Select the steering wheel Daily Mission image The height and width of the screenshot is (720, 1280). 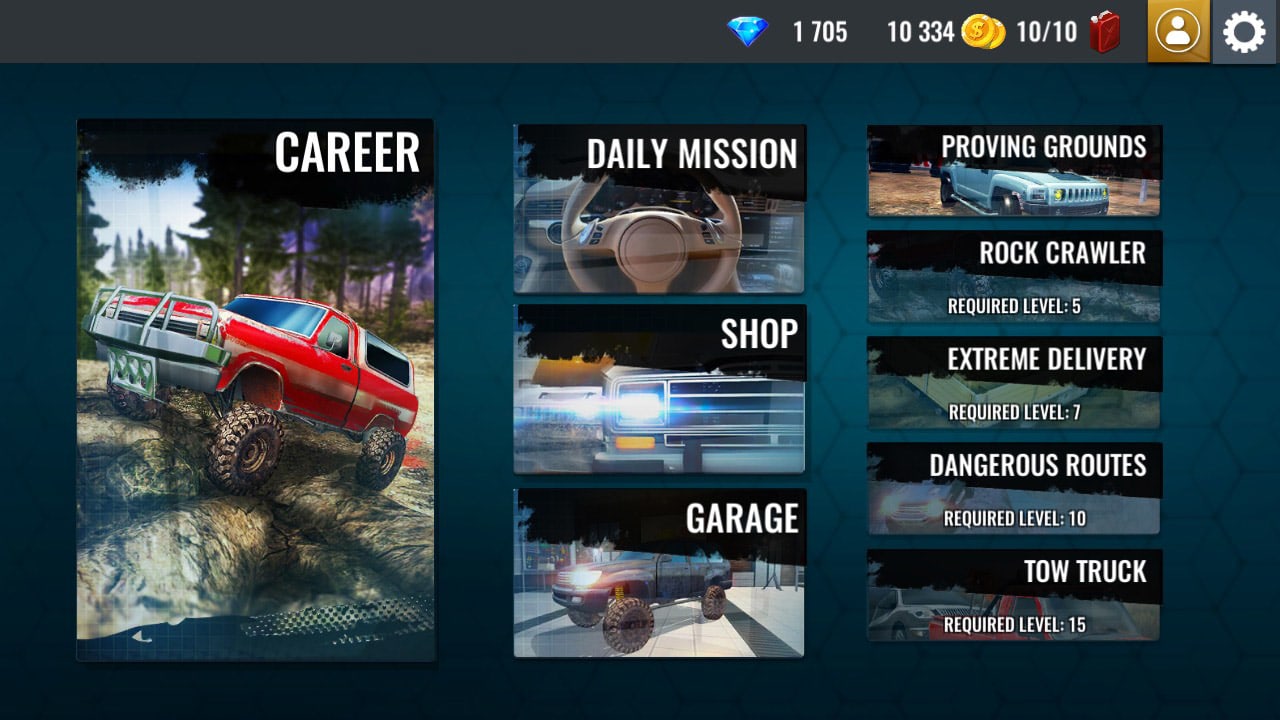point(658,230)
